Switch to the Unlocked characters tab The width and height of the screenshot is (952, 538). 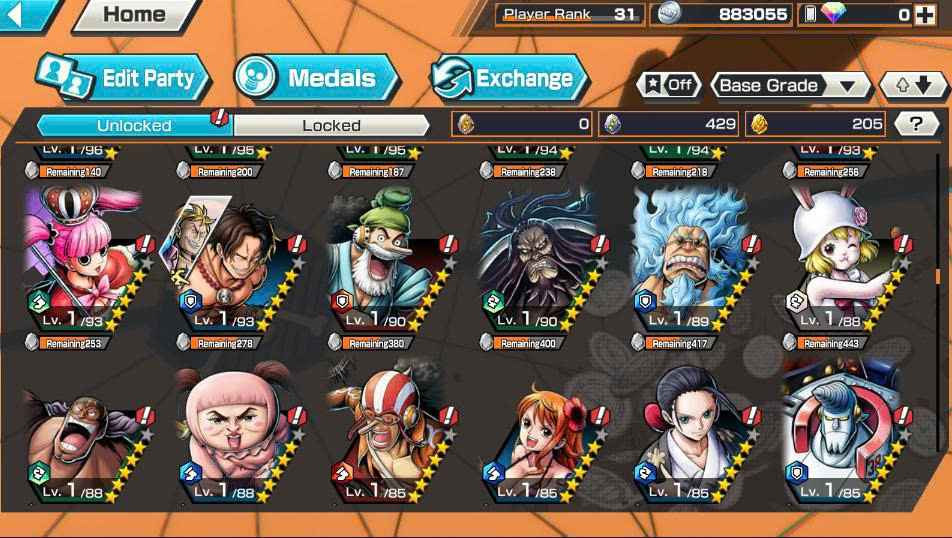134,125
